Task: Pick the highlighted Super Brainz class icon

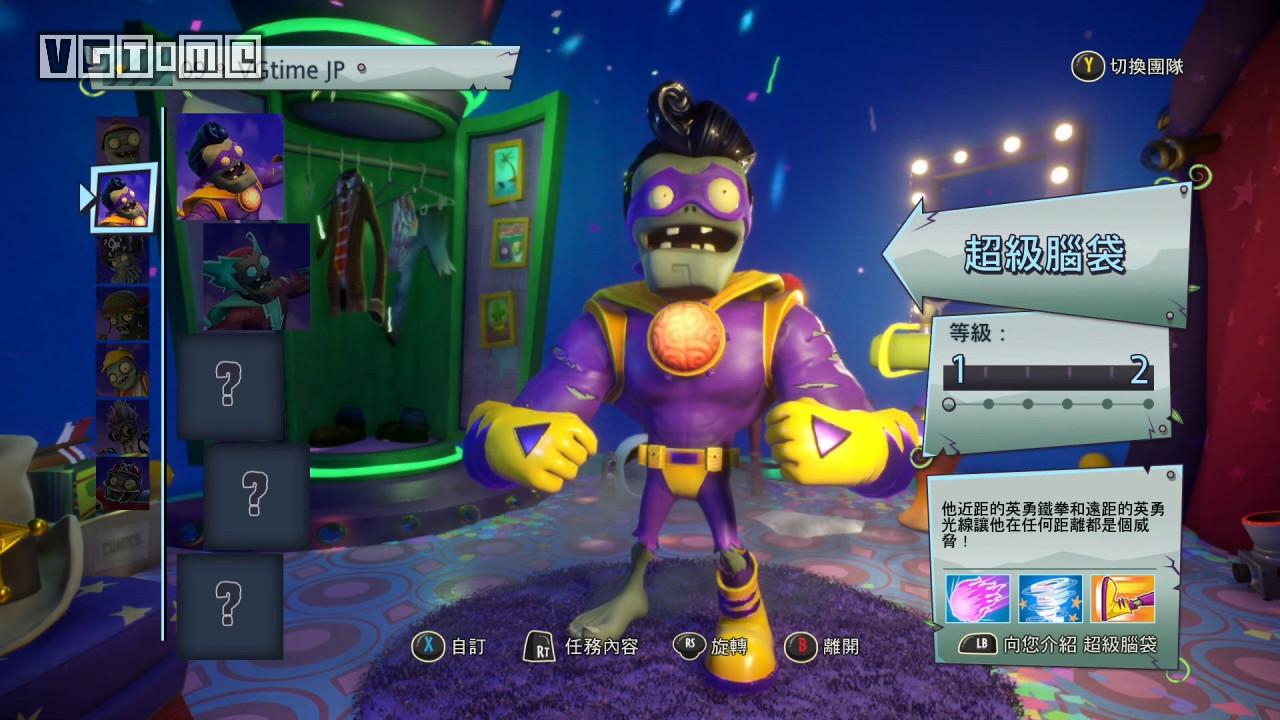Action: 124,197
